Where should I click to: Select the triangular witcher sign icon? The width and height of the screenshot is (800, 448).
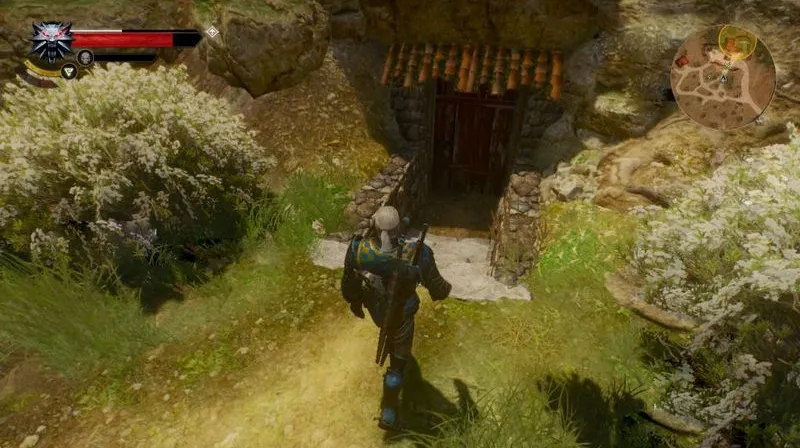(68, 71)
